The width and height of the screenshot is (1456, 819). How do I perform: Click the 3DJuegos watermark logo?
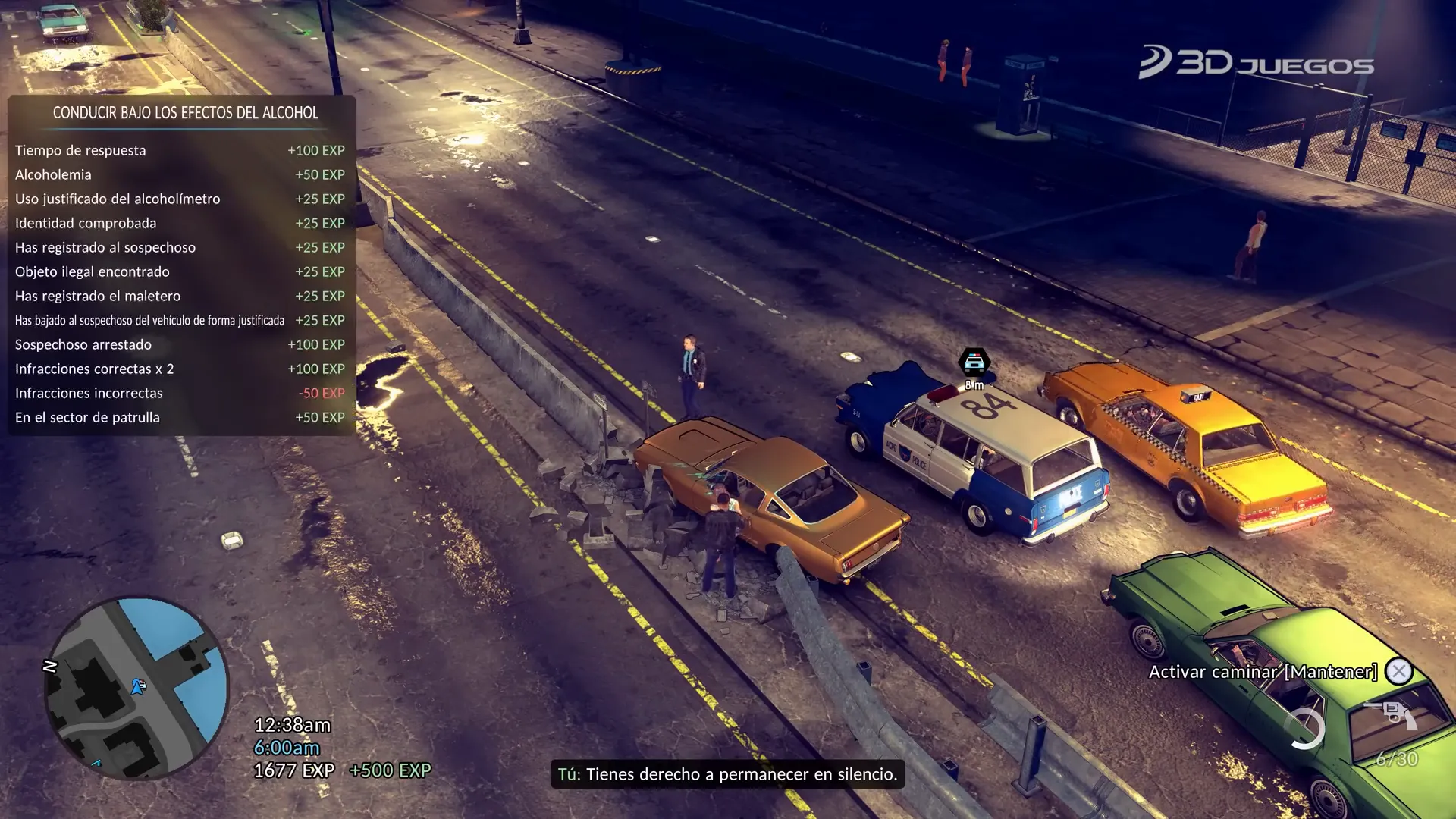[1256, 62]
